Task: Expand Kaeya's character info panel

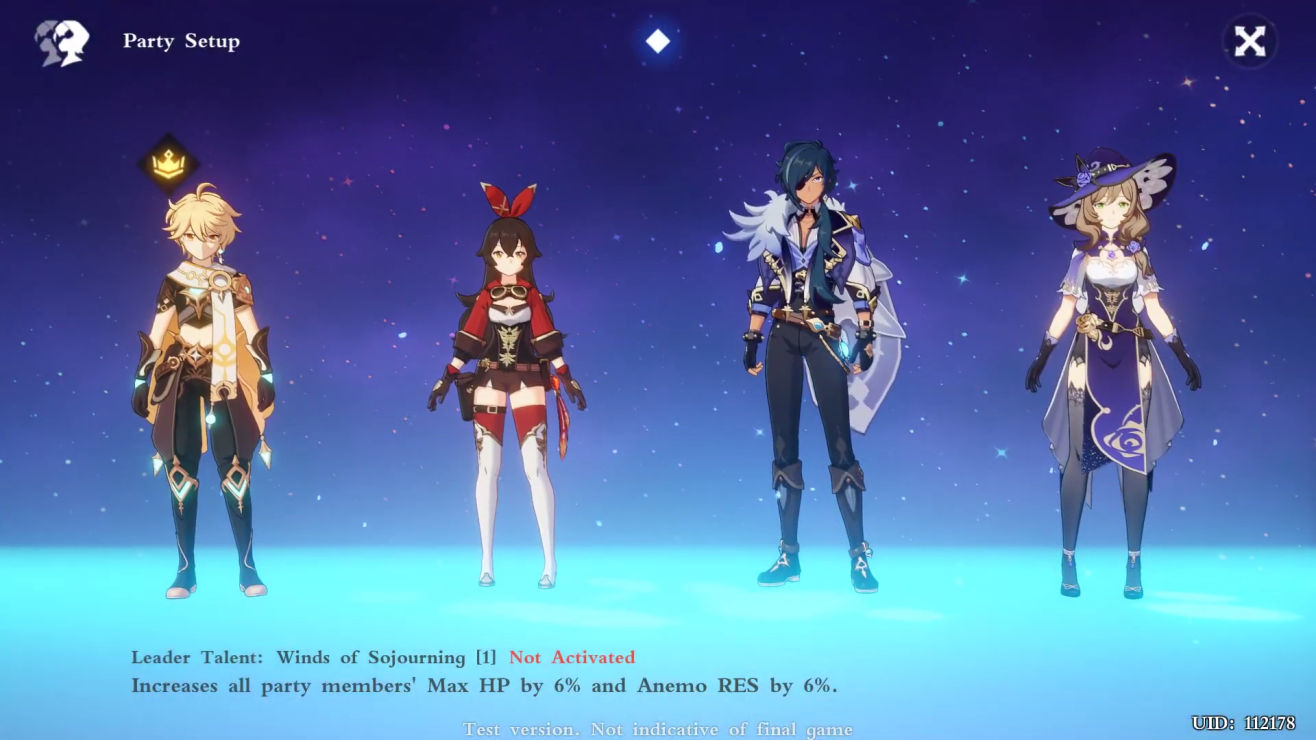Action: (x=810, y=370)
